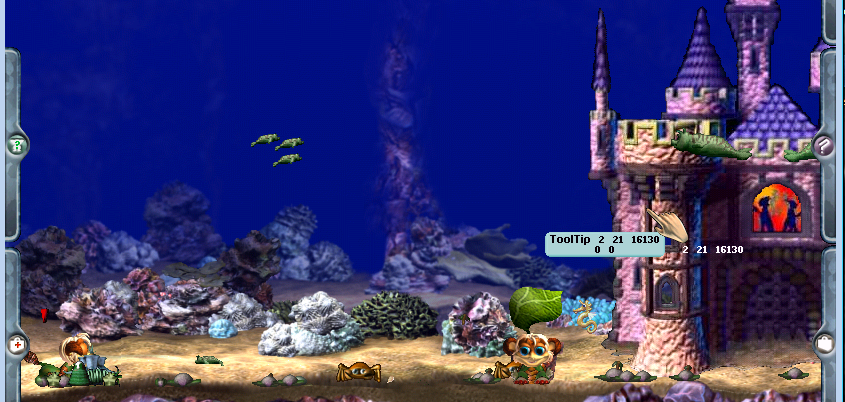Open the white bag button
The width and height of the screenshot is (845, 402).
pyautogui.click(x=824, y=342)
